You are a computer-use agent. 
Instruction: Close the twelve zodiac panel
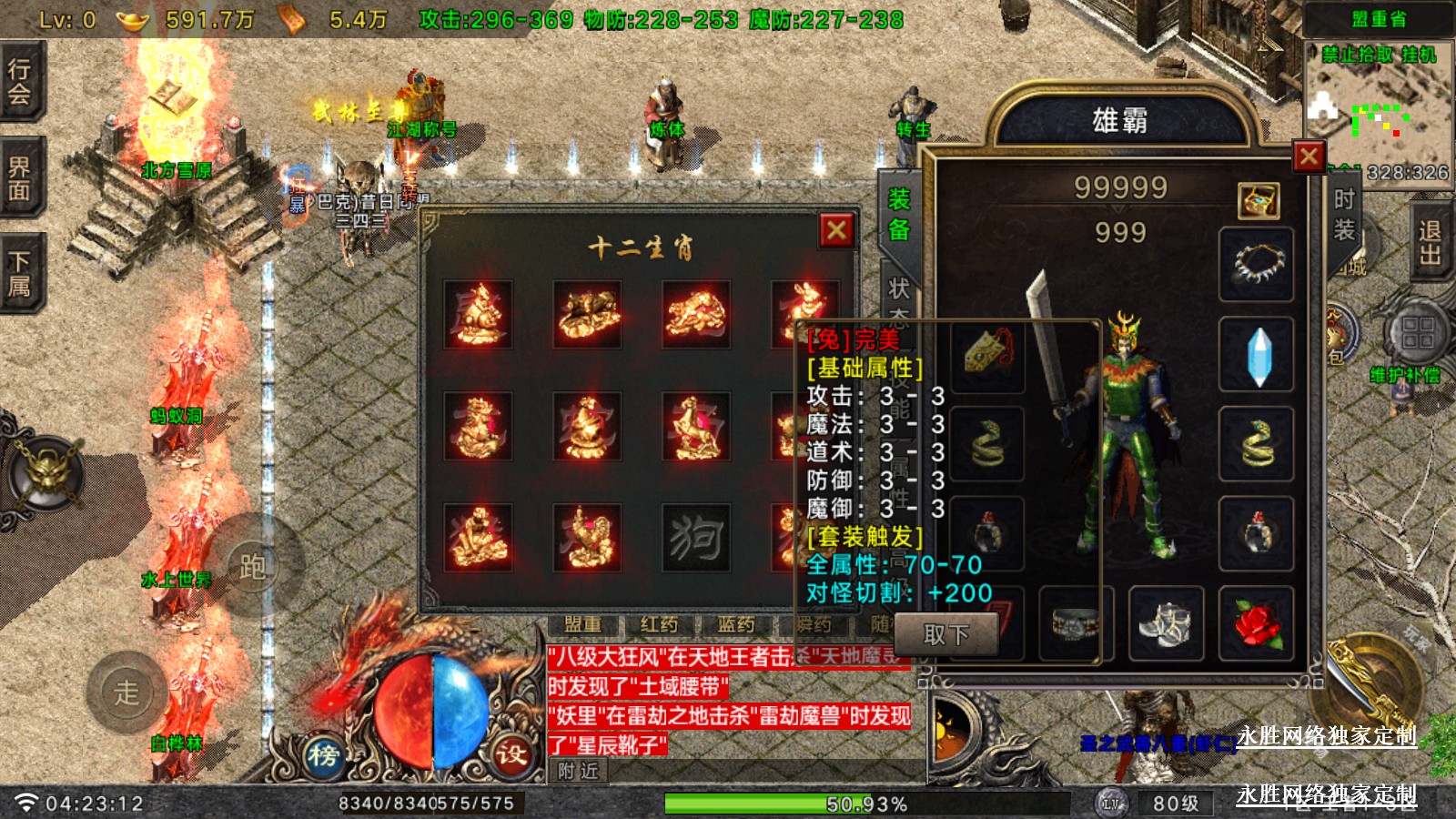pyautogui.click(x=836, y=230)
